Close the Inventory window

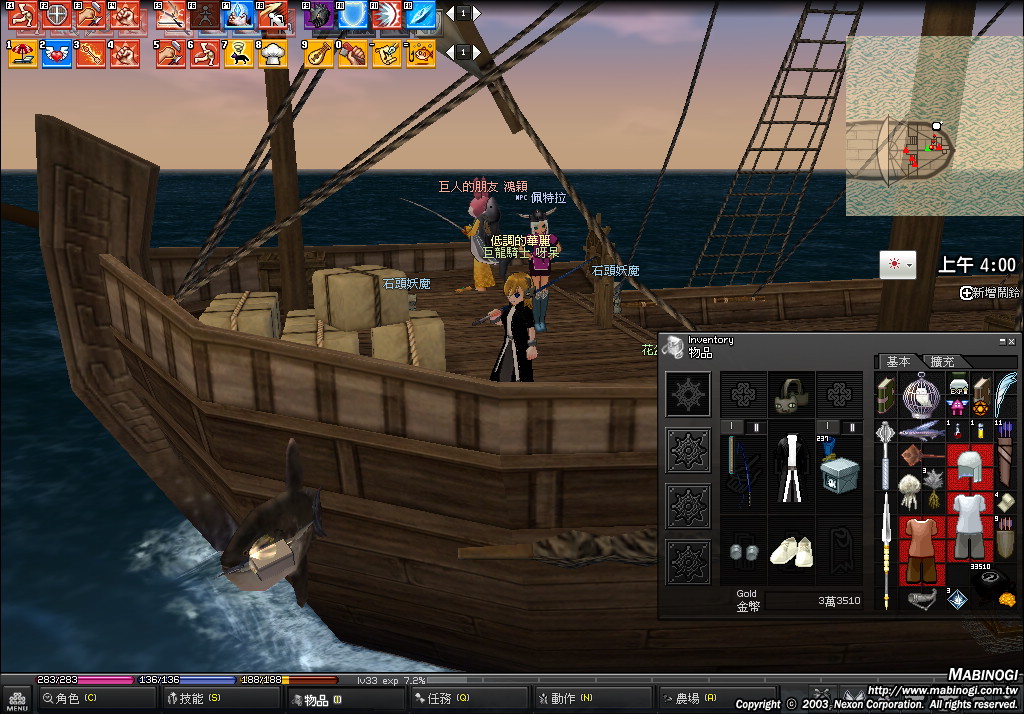coord(1012,341)
